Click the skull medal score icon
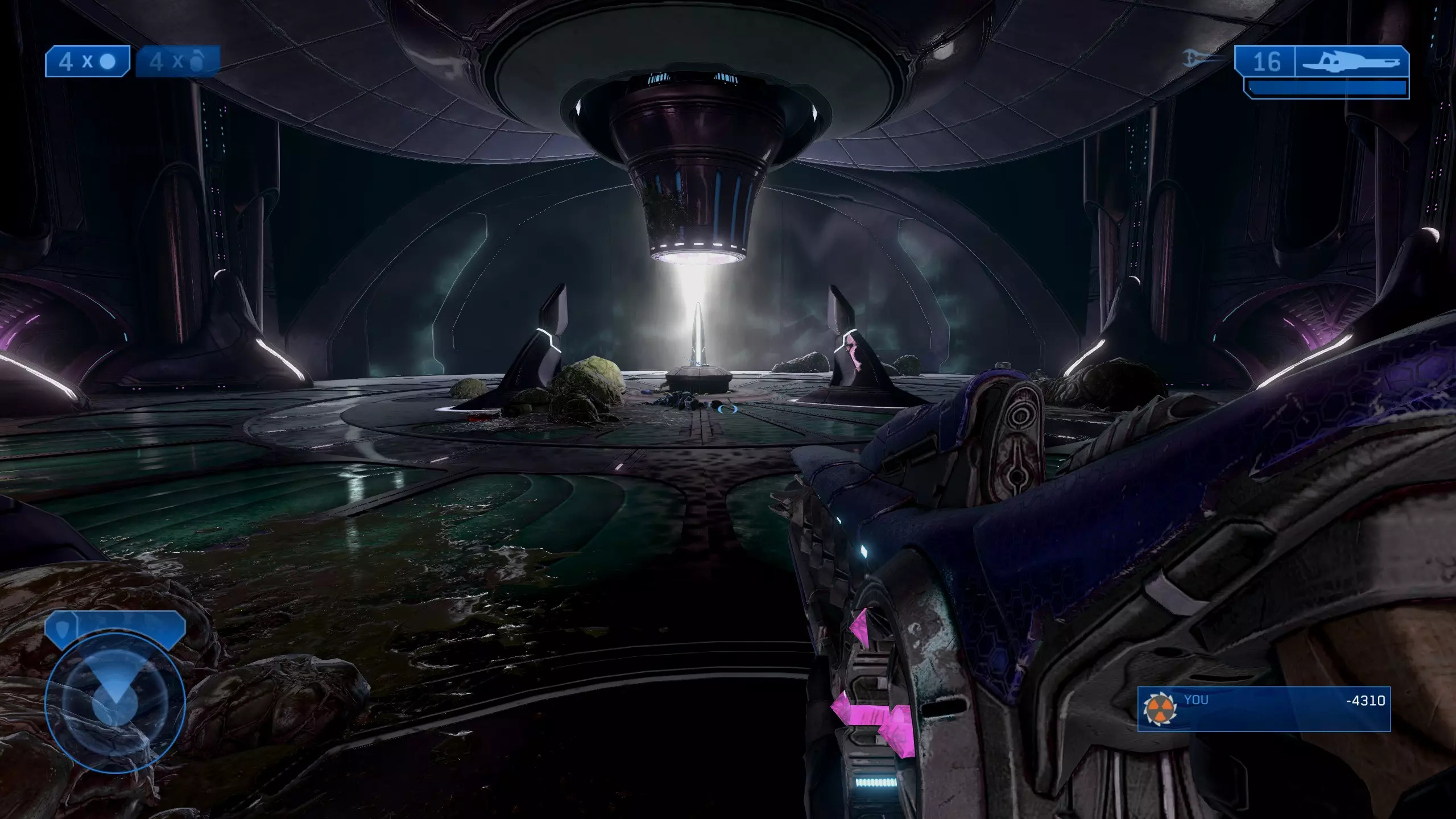Viewport: 1456px width, 819px height. (1160, 709)
